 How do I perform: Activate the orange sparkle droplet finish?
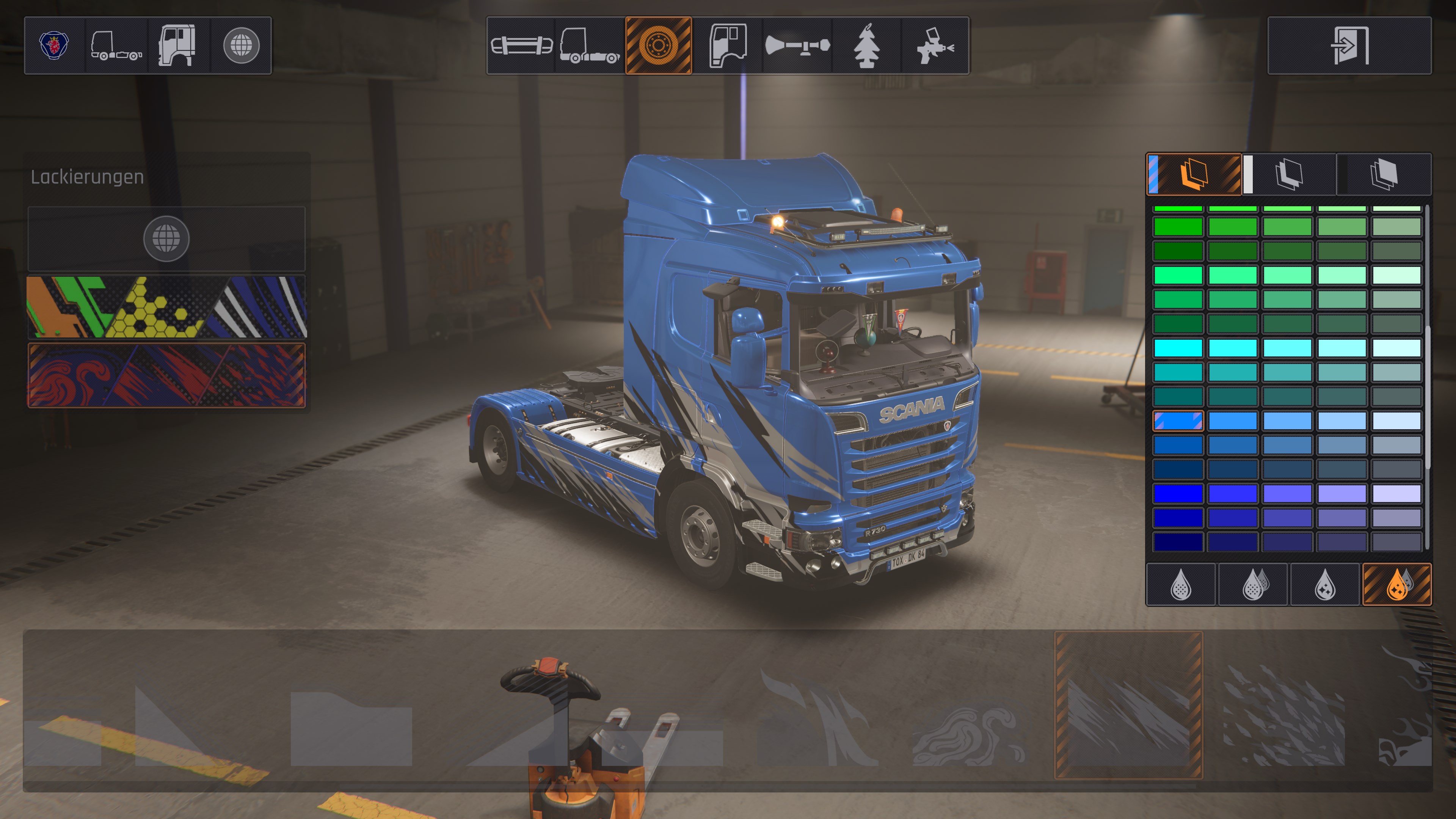[1397, 584]
